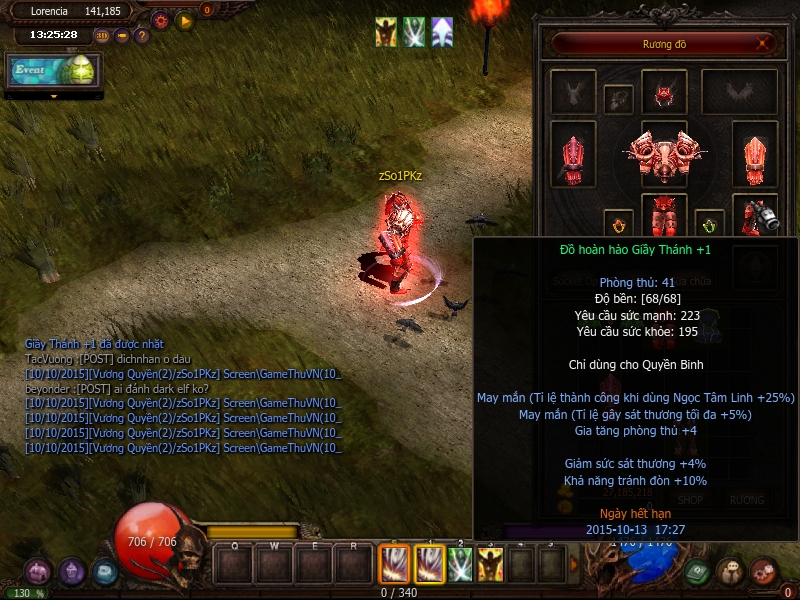Screen dimensions: 800x600
Task: Select the right-hand red gauntlet weapon slot
Action: click(755, 156)
